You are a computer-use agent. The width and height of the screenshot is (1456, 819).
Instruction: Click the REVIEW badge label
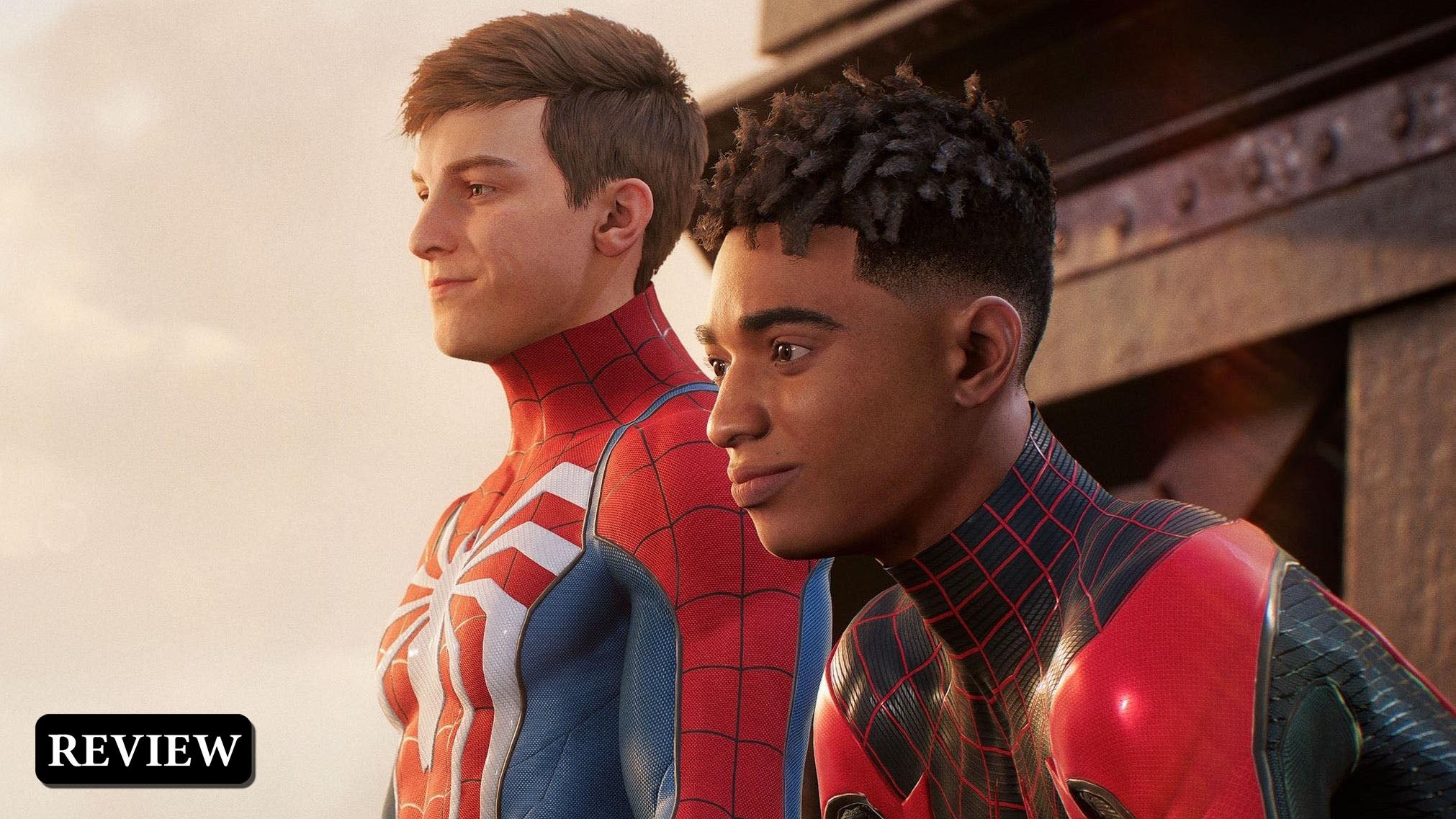144,749
